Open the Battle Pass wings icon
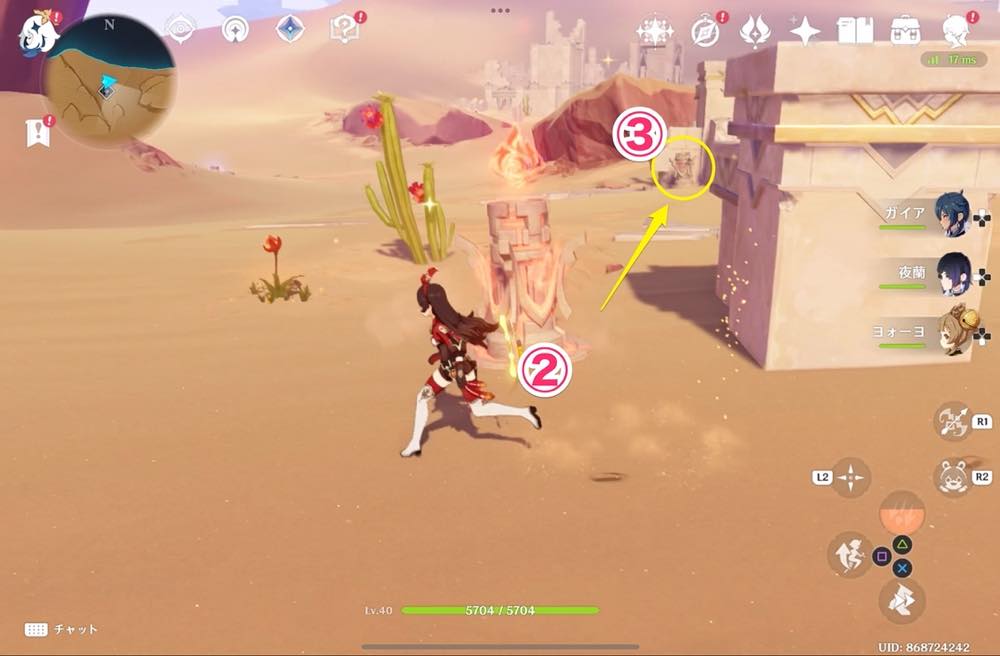The width and height of the screenshot is (1000, 656). 755,32
